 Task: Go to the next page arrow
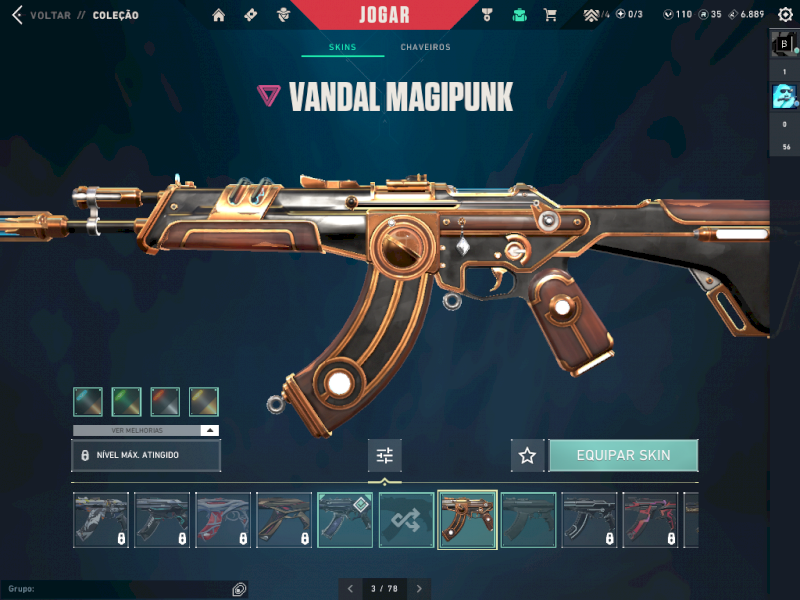click(420, 589)
